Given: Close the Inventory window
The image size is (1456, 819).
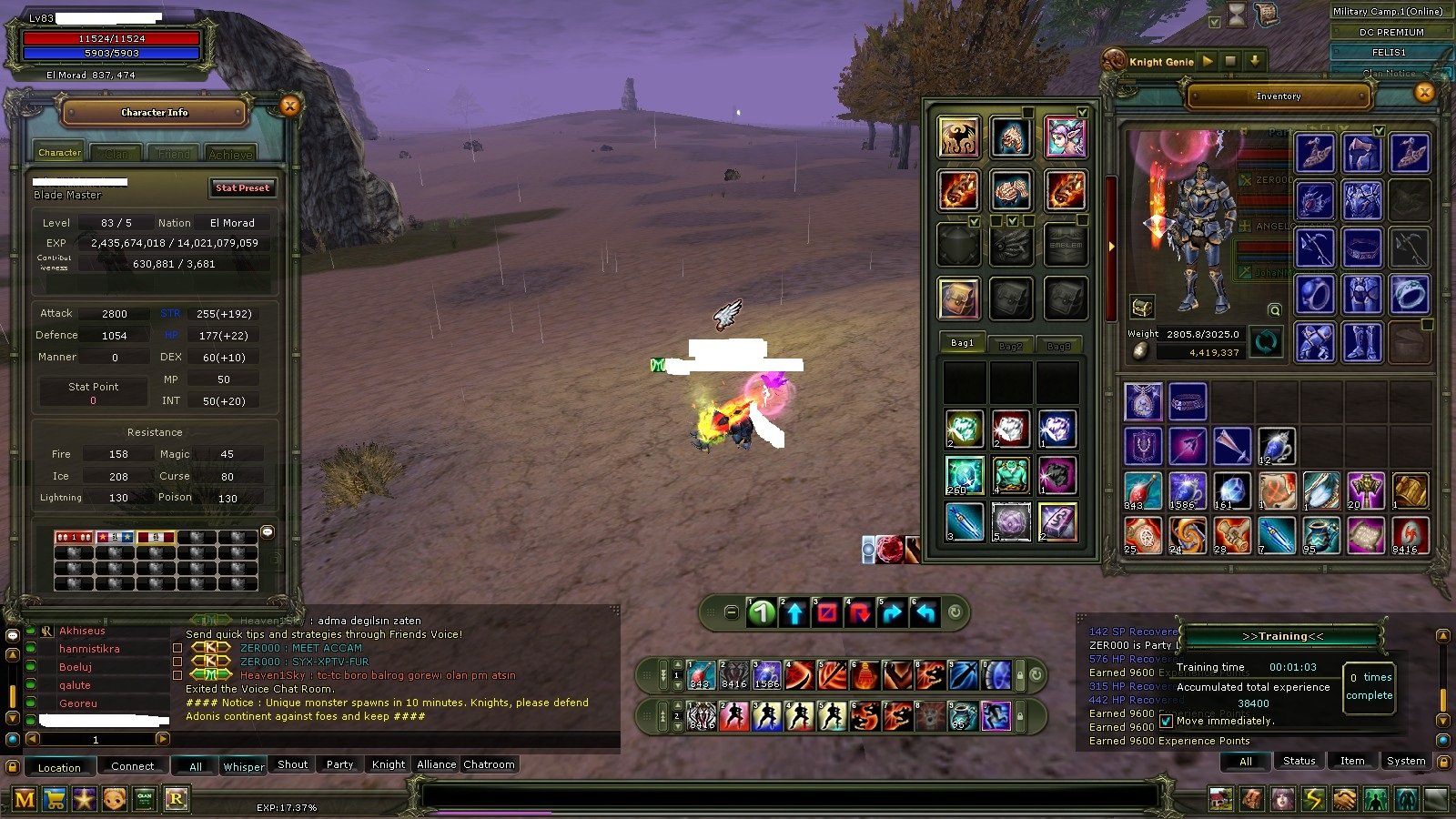Looking at the screenshot, I should (1425, 92).
